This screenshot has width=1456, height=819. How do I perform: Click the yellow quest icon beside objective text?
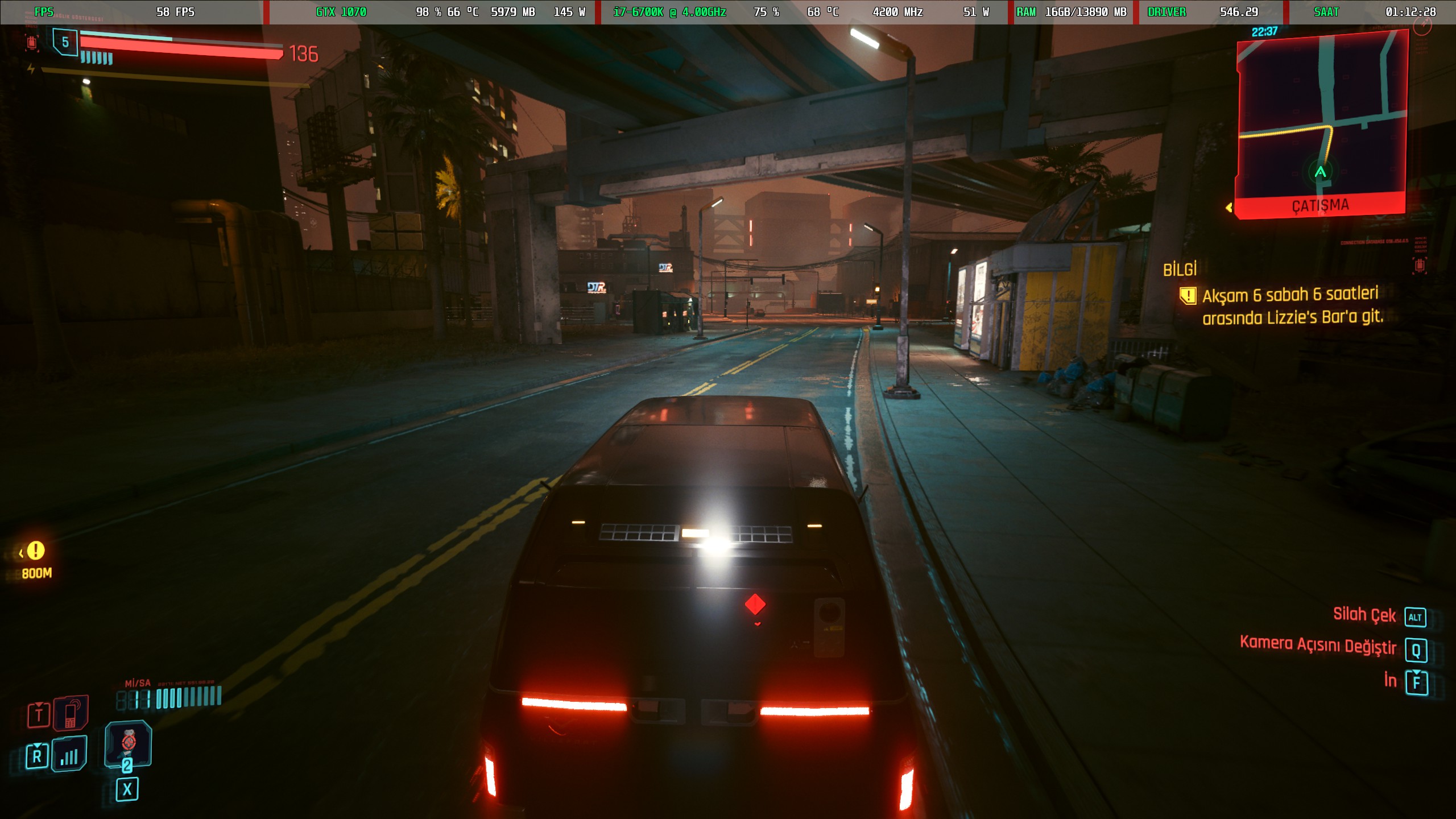click(x=1188, y=296)
